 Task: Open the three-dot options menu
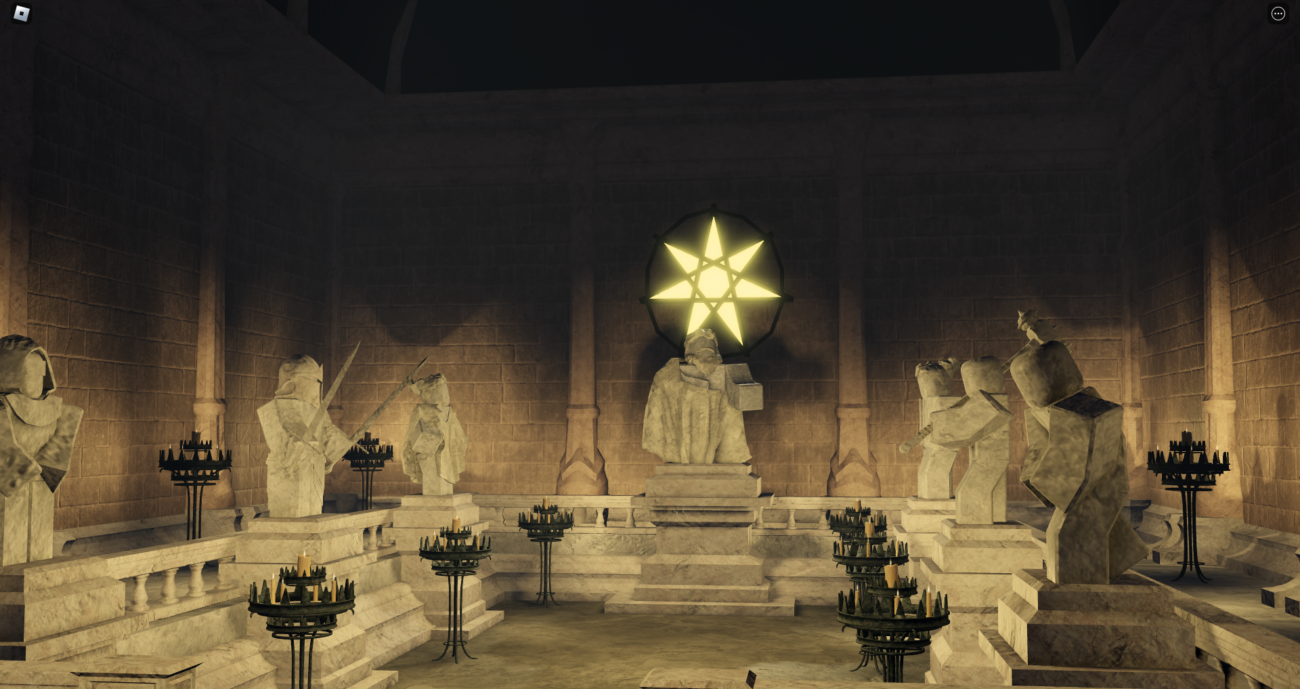tap(1277, 14)
